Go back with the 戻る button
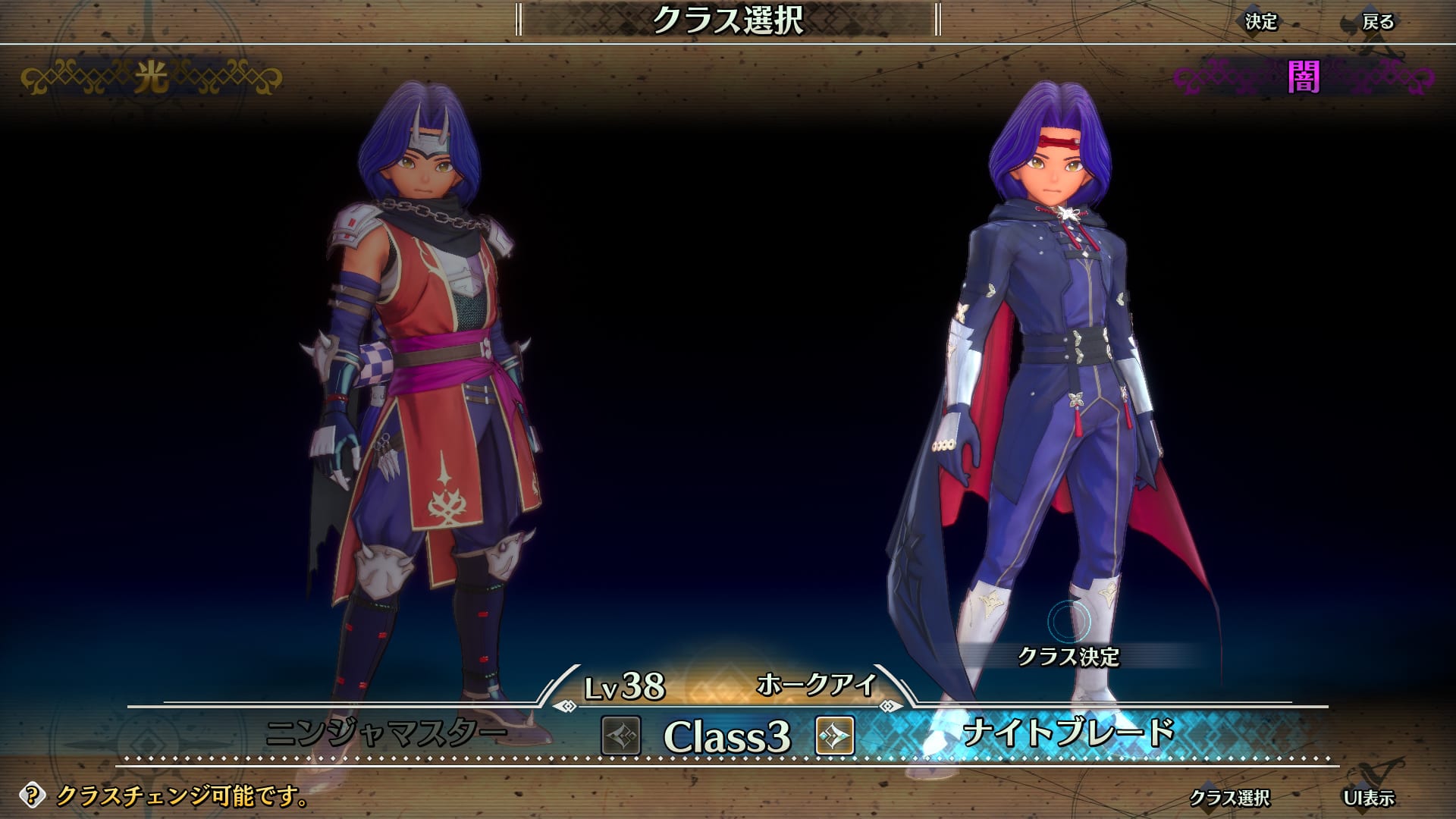The image size is (1456, 819). [1377, 22]
